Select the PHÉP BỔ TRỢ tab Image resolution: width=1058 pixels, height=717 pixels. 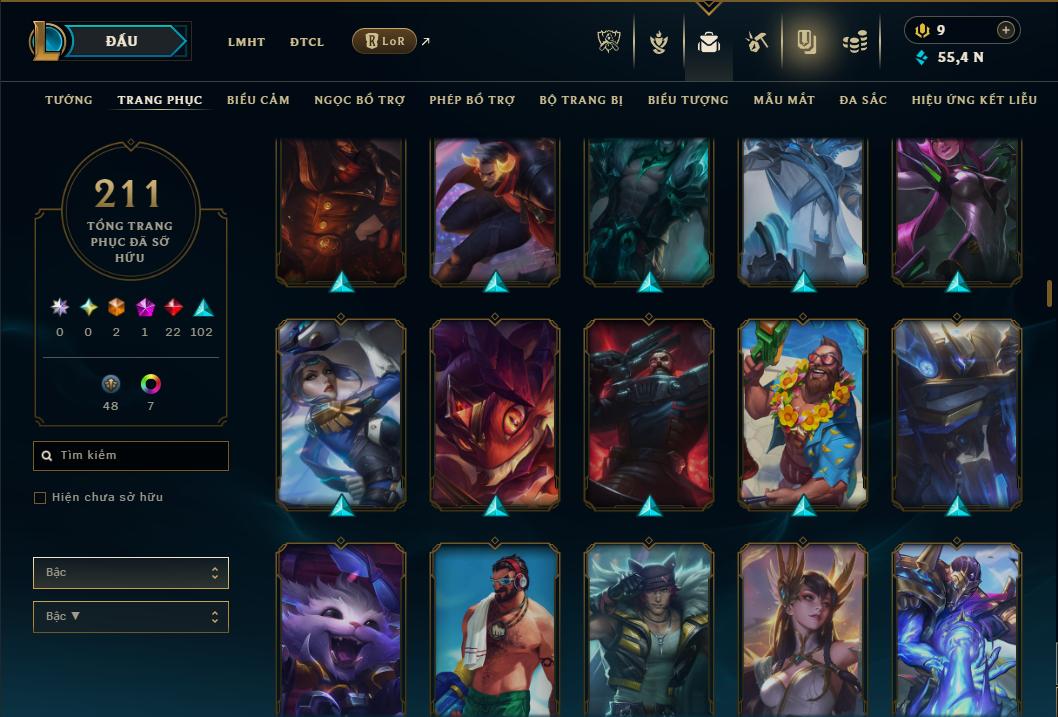(472, 100)
